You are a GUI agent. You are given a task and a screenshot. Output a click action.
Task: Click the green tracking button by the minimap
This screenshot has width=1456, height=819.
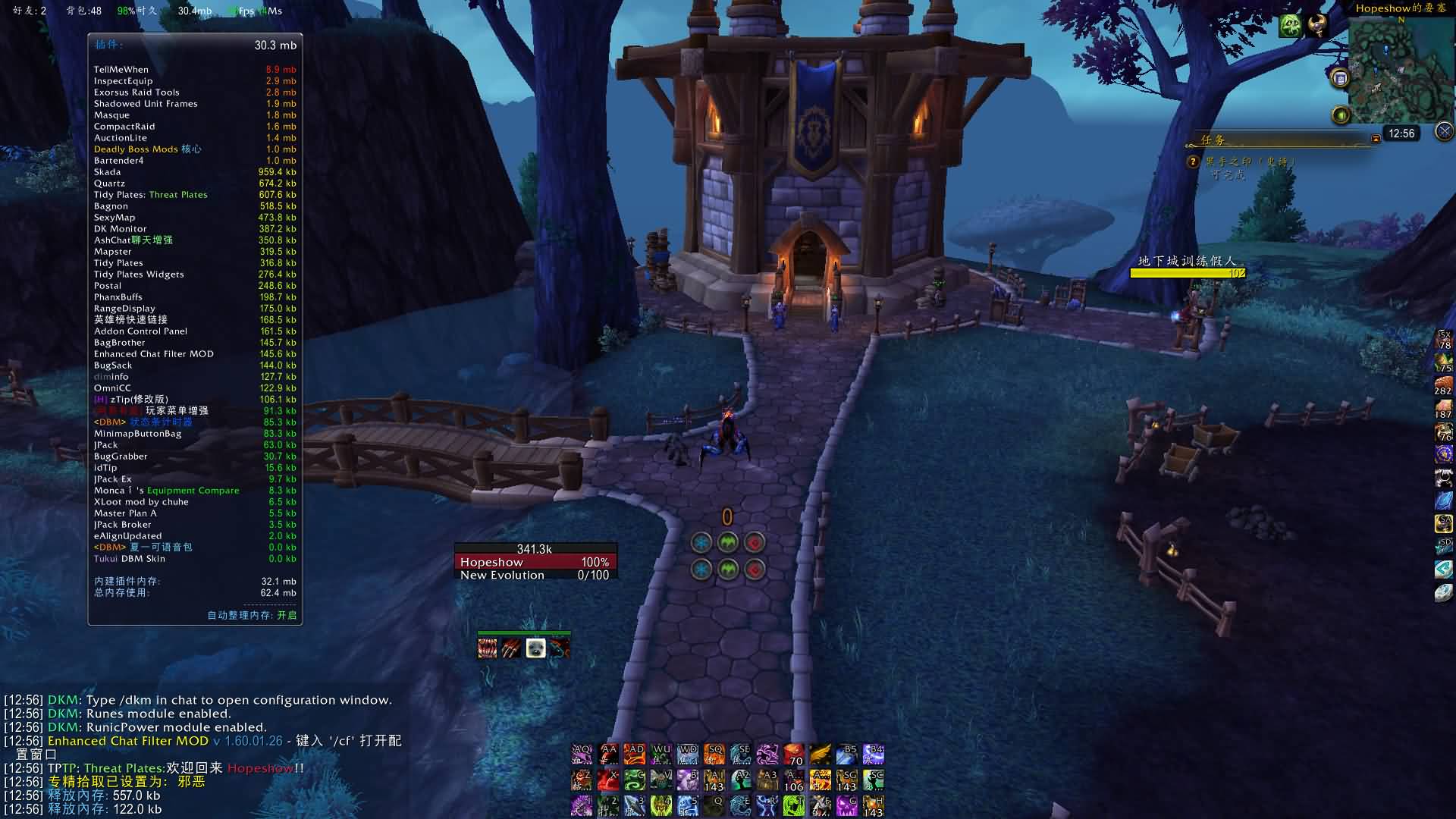coord(1341,115)
